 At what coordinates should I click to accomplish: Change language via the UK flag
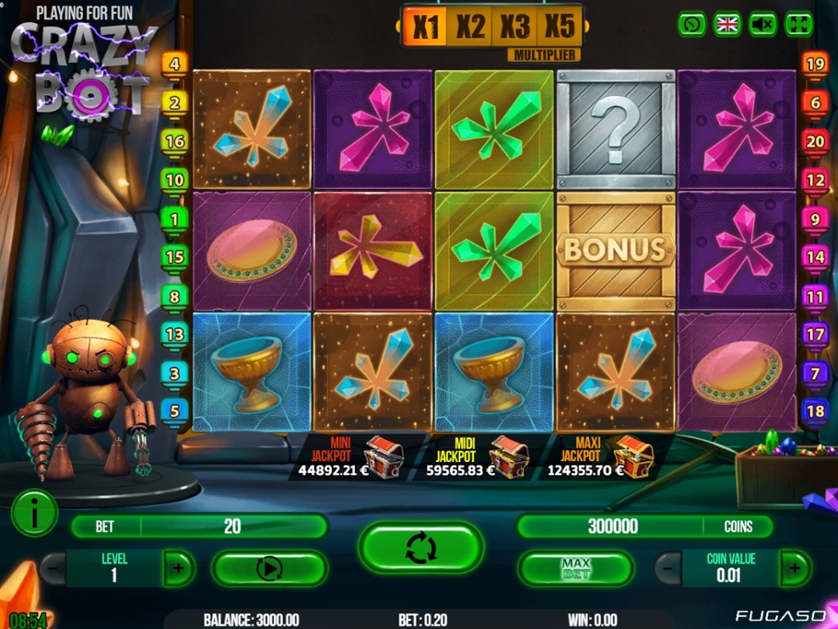[727, 24]
